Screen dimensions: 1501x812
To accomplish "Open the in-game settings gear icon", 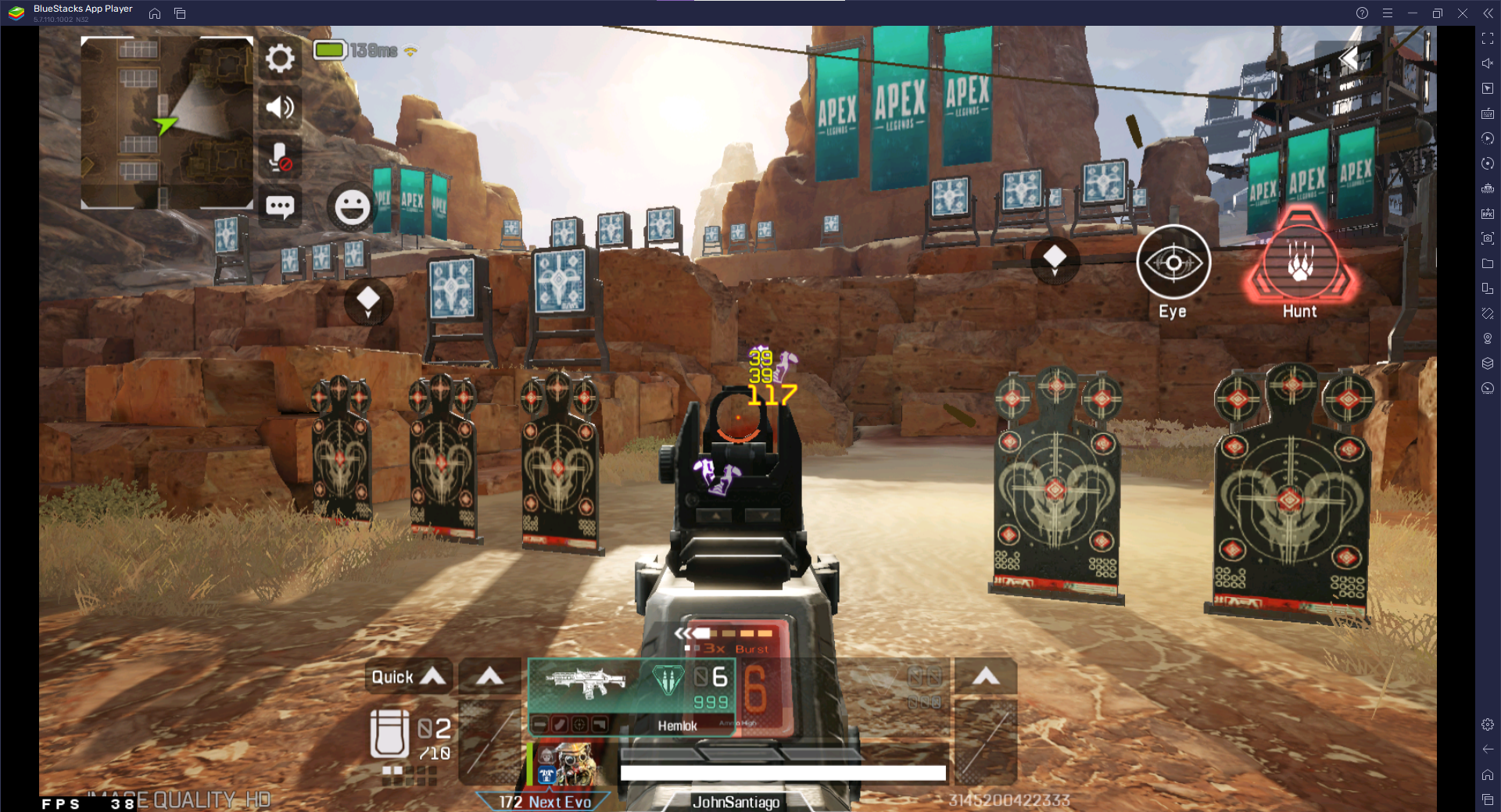I will pyautogui.click(x=279, y=58).
